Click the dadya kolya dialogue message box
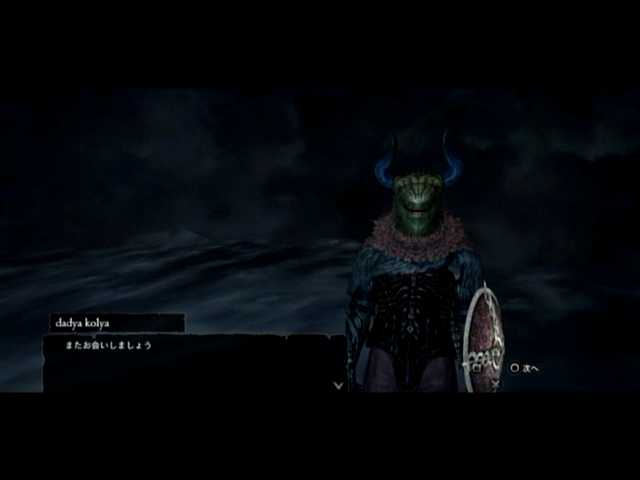Screen dimensions: 640x480 [194, 362]
